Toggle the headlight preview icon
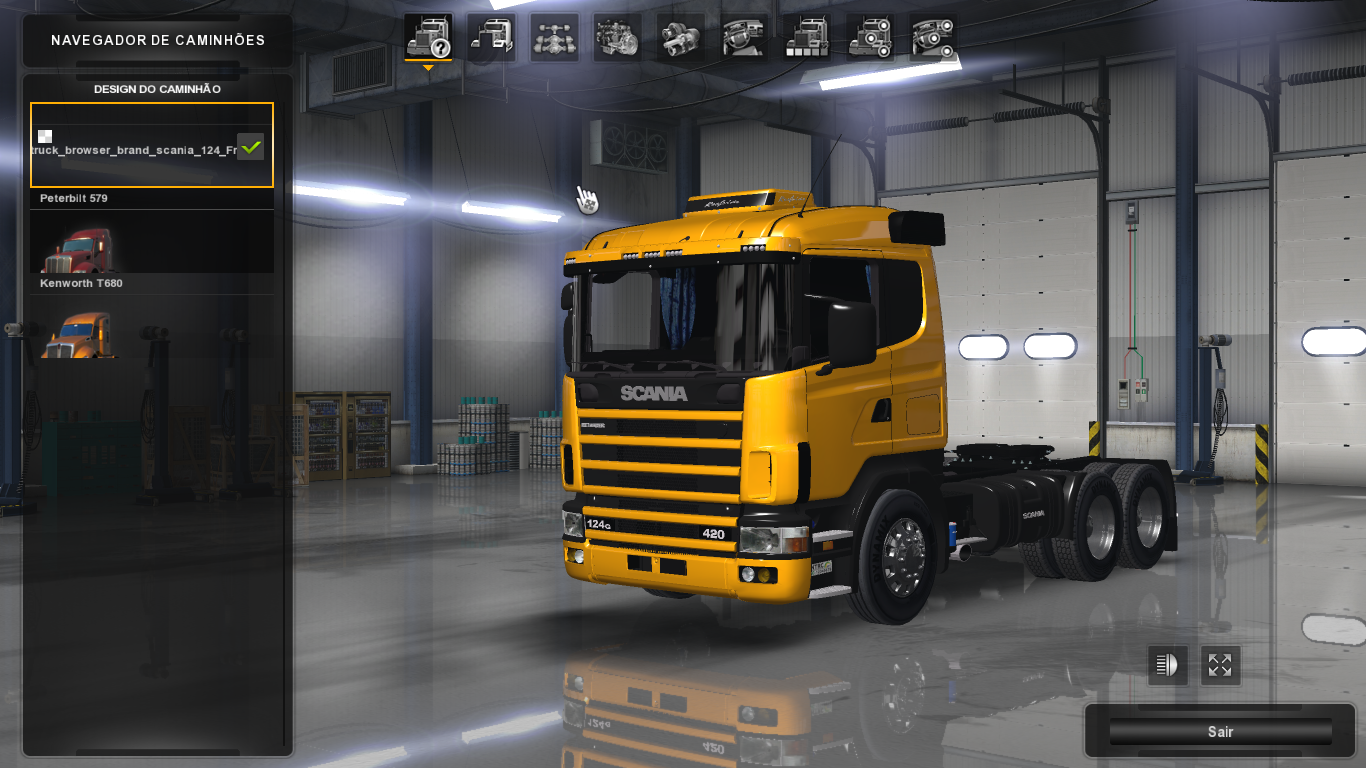 click(x=1166, y=665)
